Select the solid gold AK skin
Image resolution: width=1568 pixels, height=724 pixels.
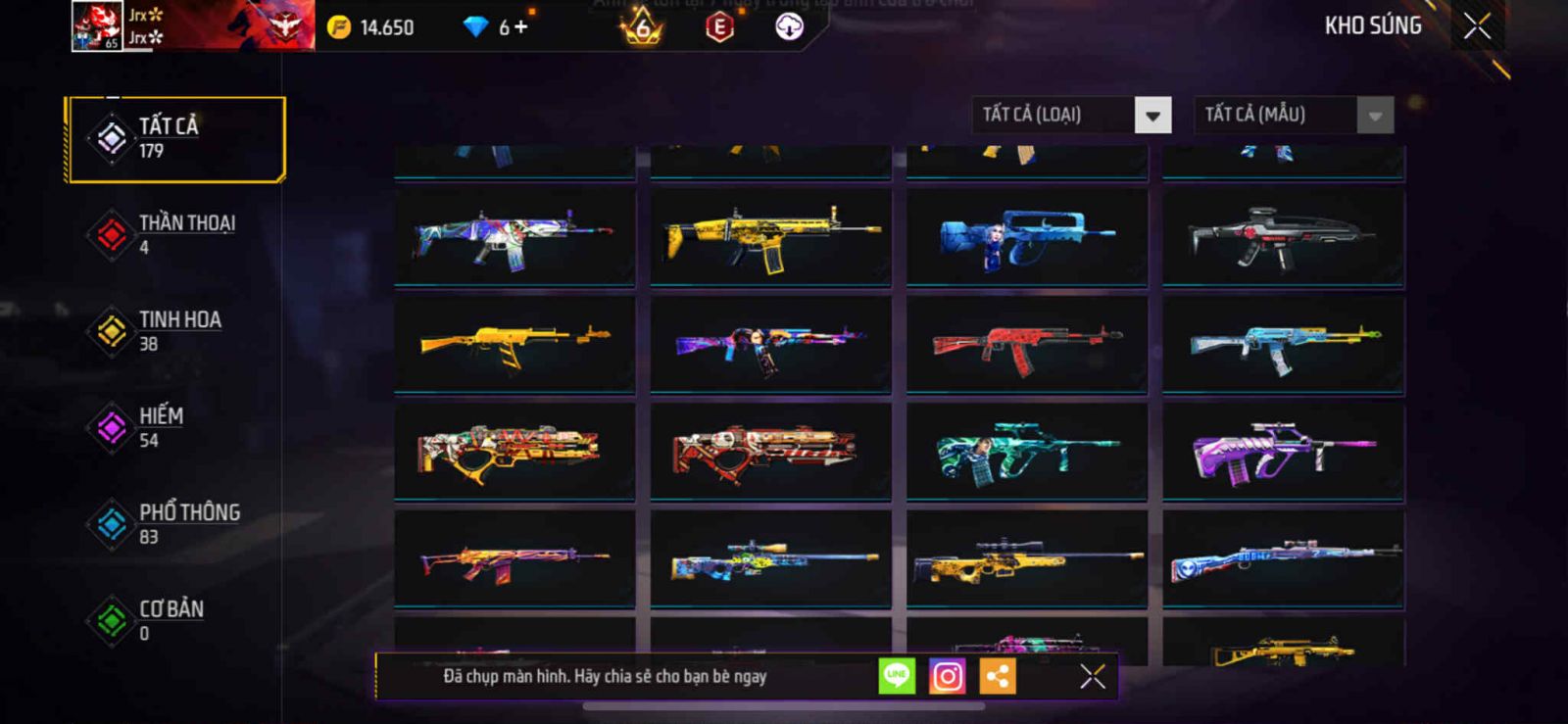(x=514, y=344)
